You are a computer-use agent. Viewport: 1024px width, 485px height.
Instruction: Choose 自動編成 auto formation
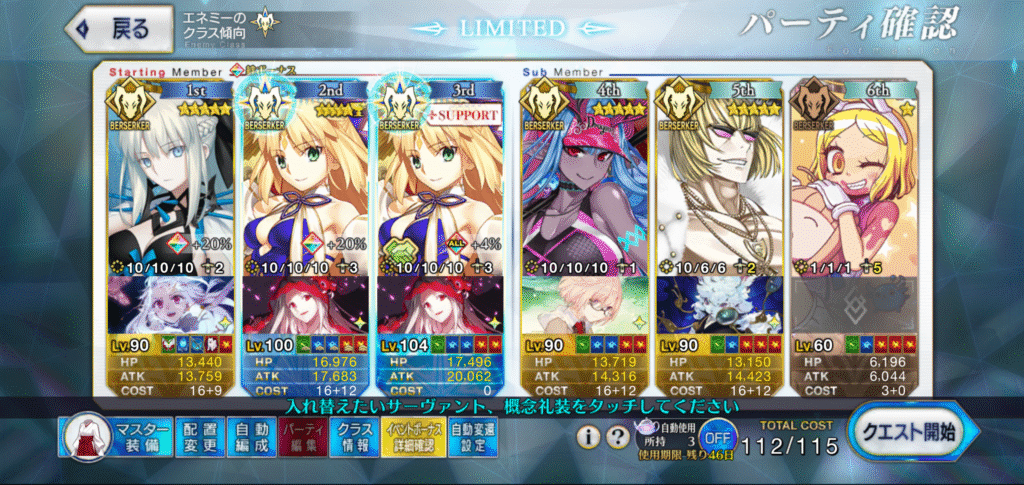245,438
